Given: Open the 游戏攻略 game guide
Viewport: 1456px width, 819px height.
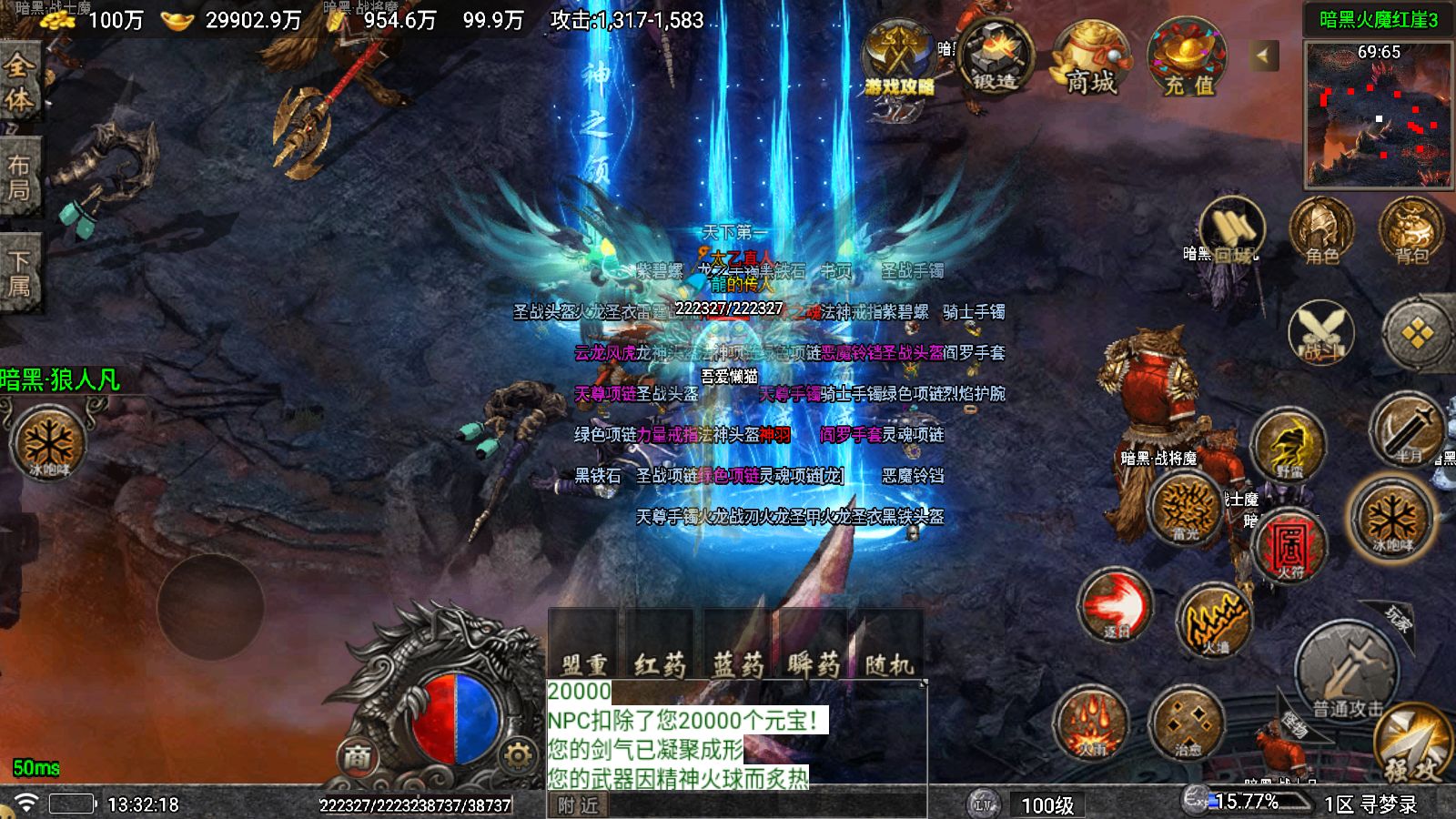Looking at the screenshot, I should point(899,61).
